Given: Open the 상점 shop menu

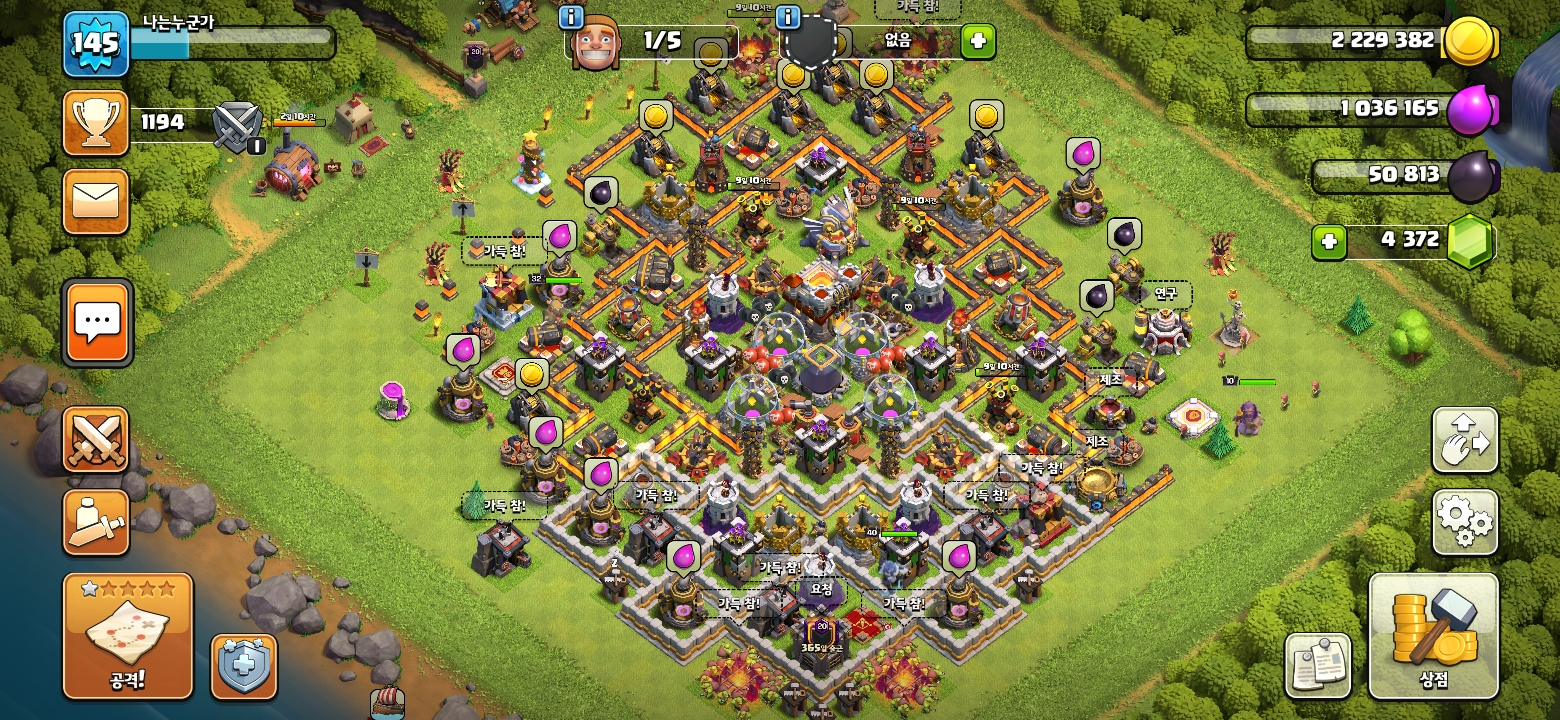Looking at the screenshot, I should pos(1433,636).
